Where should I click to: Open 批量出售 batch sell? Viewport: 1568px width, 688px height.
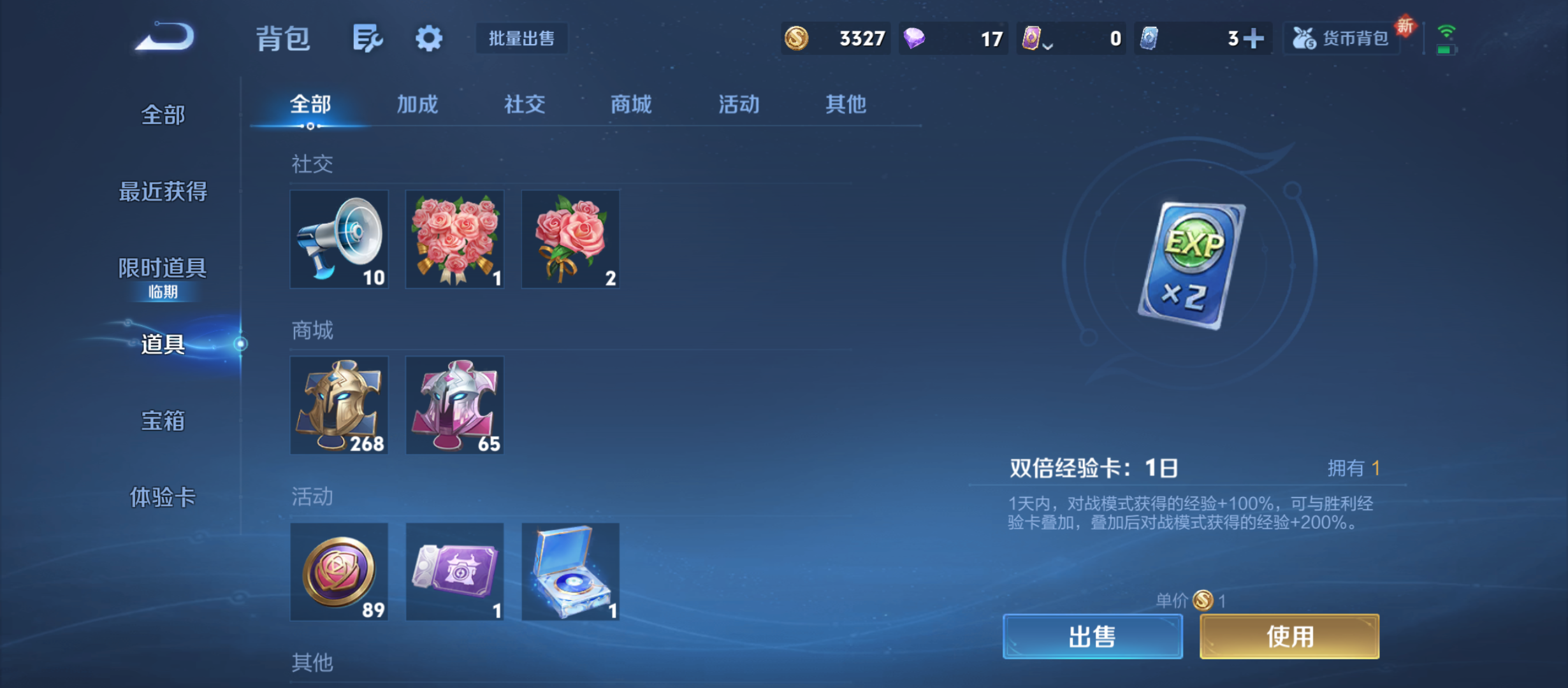tap(521, 38)
